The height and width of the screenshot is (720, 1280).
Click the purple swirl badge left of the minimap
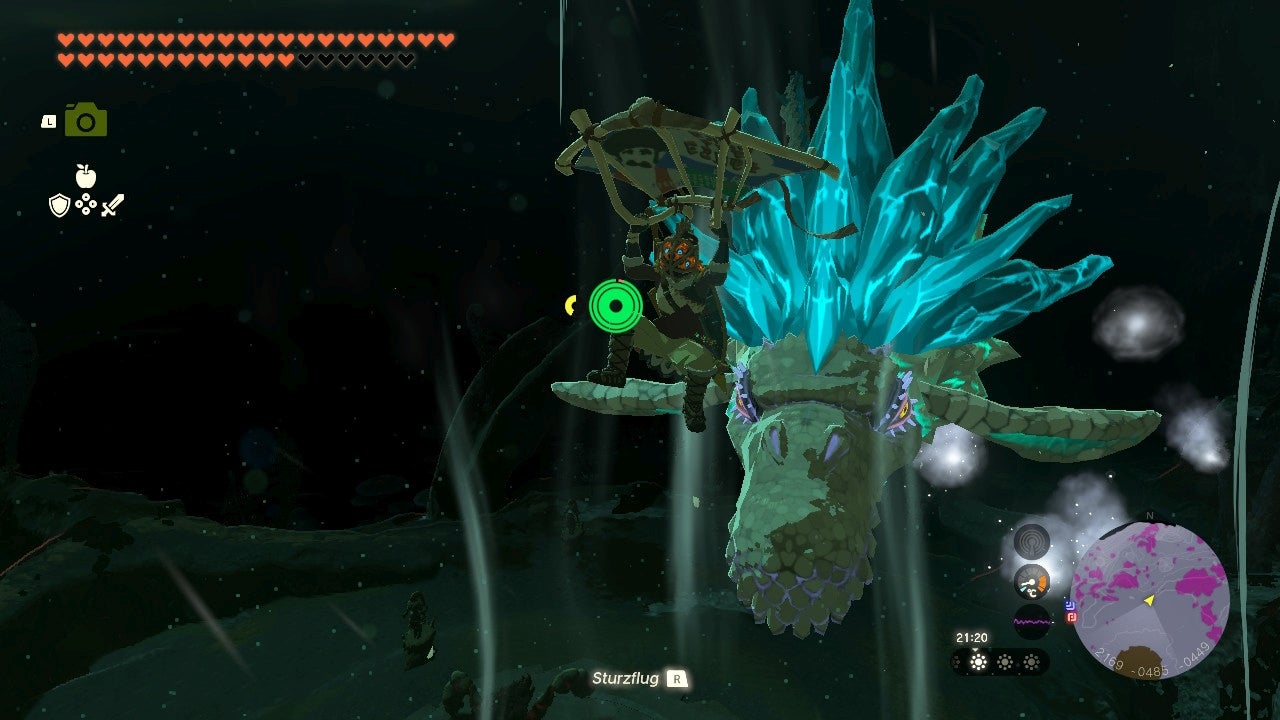[x=1070, y=605]
